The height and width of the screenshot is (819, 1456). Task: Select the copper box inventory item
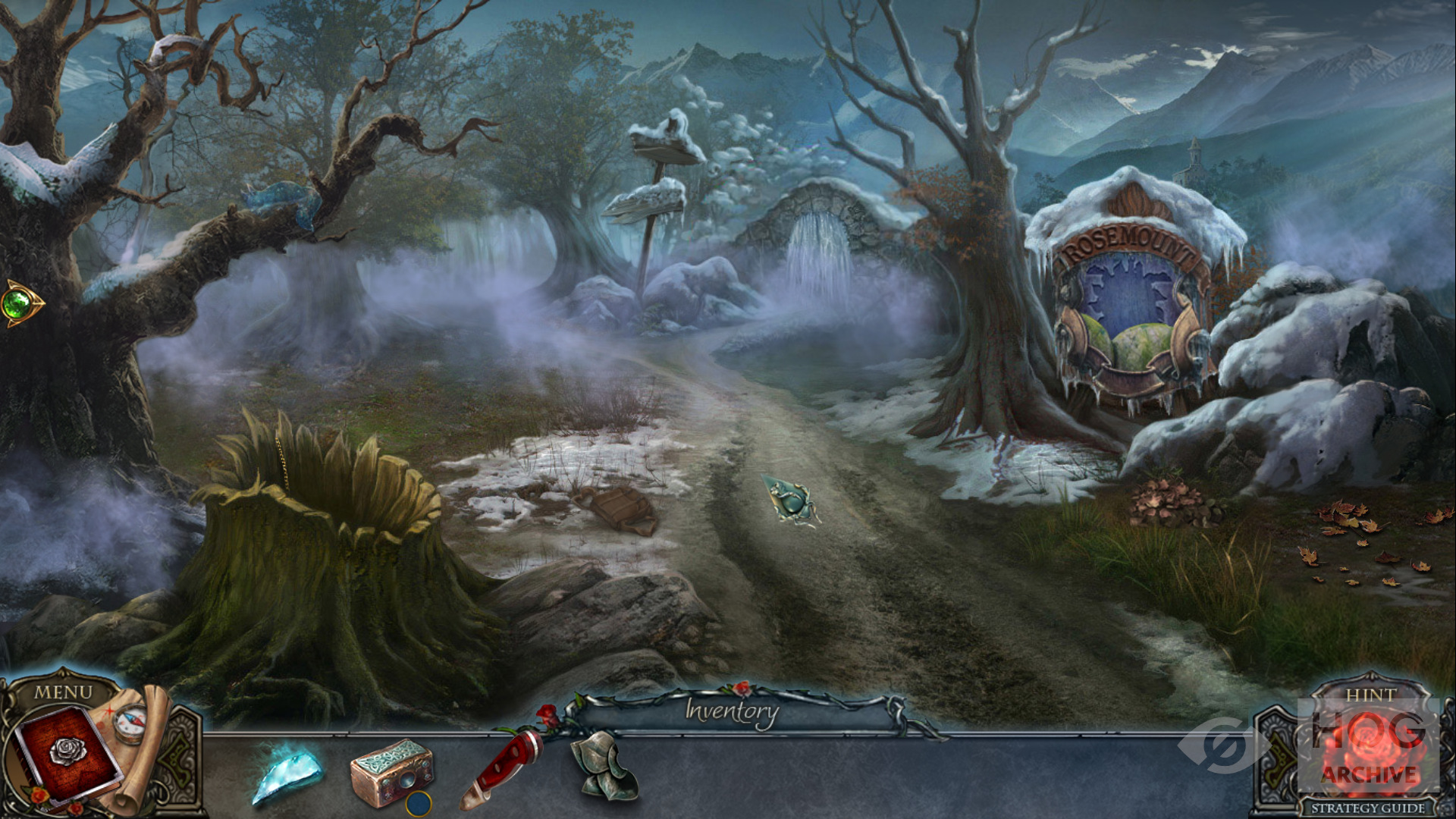click(x=391, y=772)
